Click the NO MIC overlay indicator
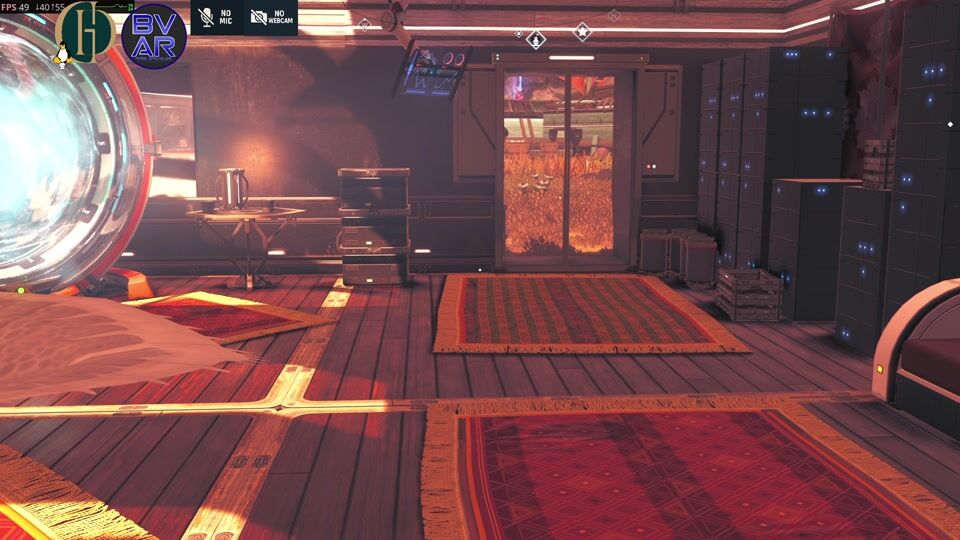The height and width of the screenshot is (540, 960). (217, 17)
